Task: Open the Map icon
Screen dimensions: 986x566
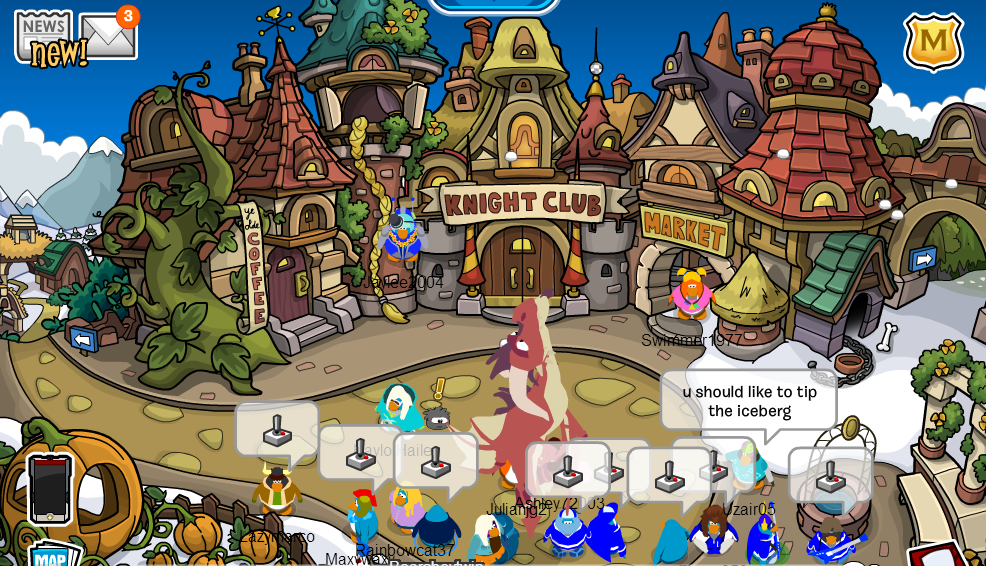Action: coord(50,555)
